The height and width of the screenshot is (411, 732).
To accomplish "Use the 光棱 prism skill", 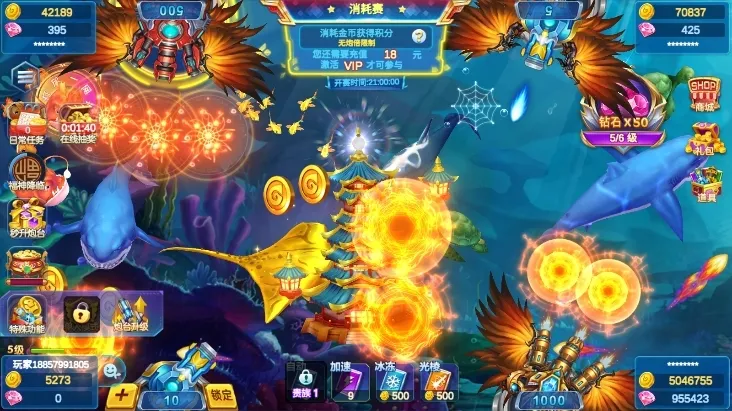I will tap(438, 382).
